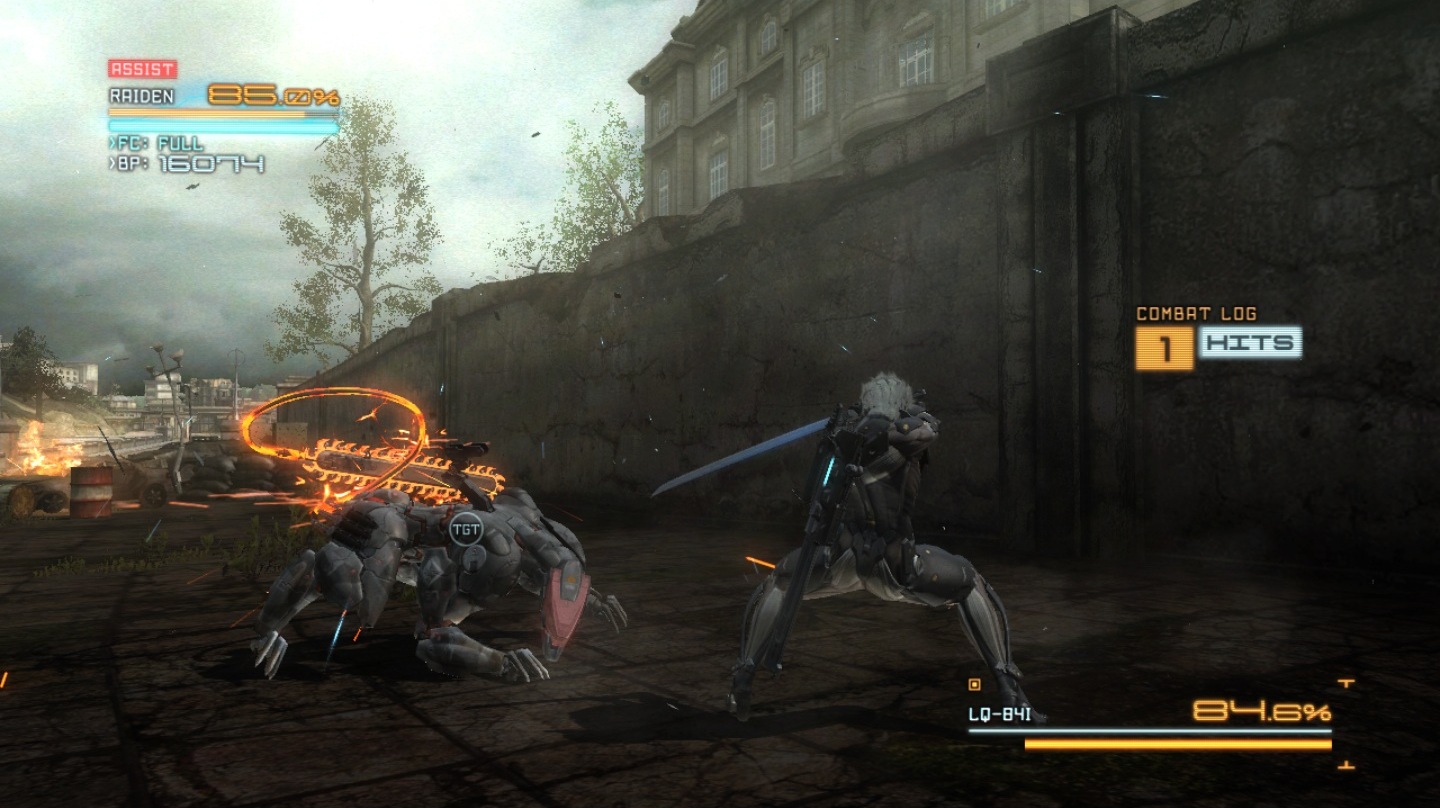1440x808 pixels.
Task: Select the TGT lock-on marker
Action: (465, 528)
